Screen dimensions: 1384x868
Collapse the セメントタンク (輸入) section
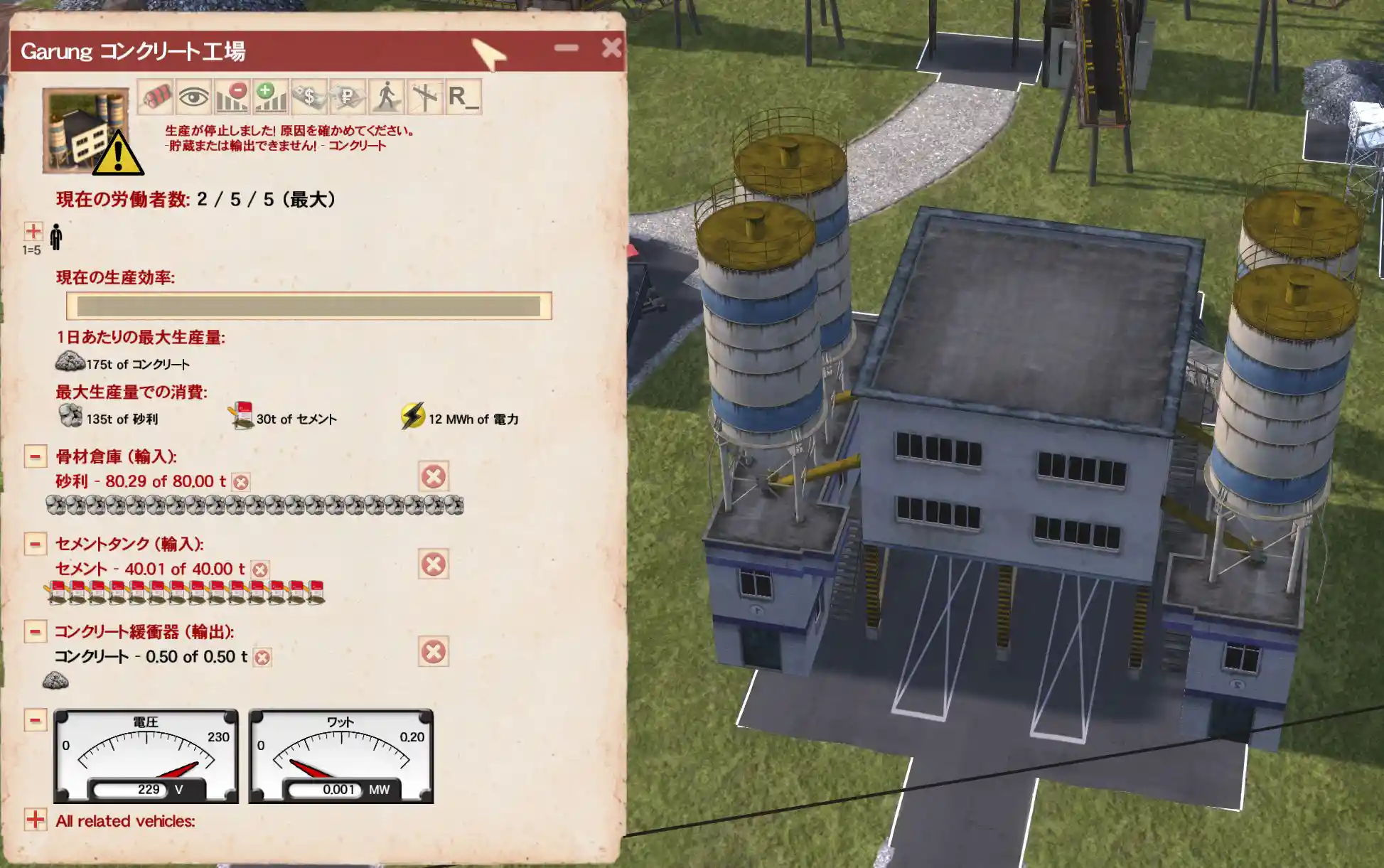[x=35, y=544]
